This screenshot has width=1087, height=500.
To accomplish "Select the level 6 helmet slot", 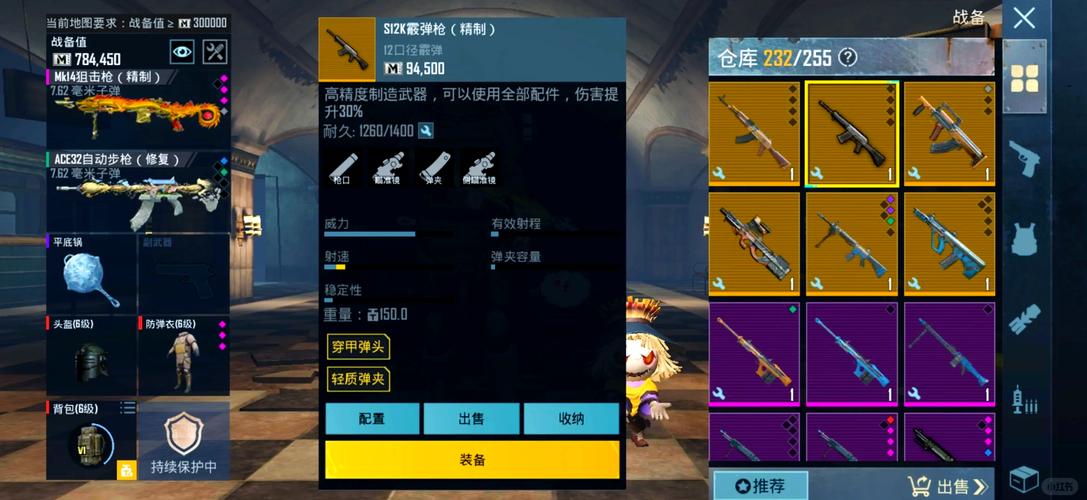I will click(90, 355).
